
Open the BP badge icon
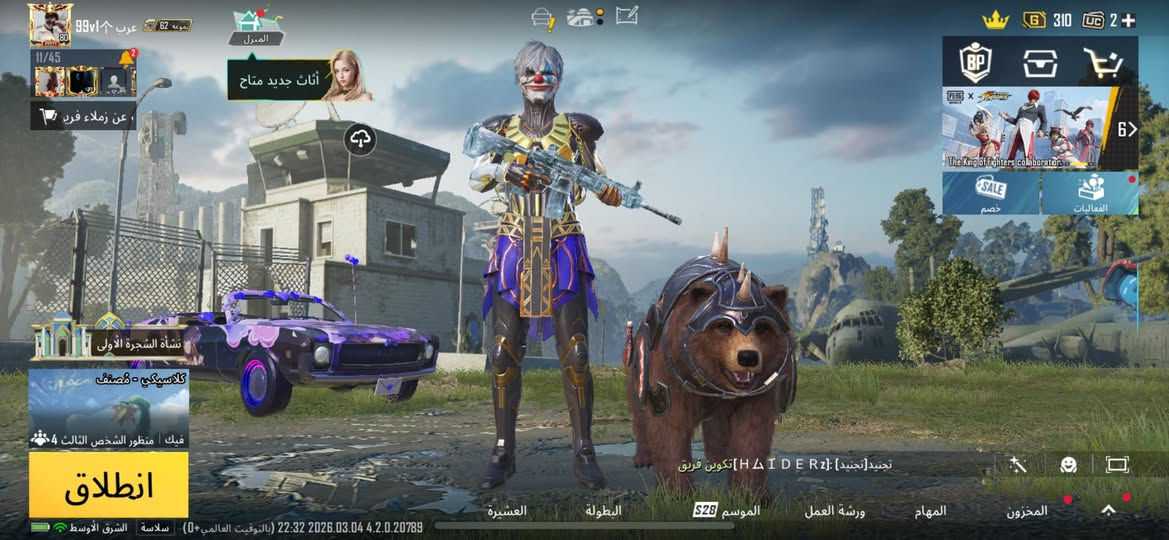coord(975,63)
